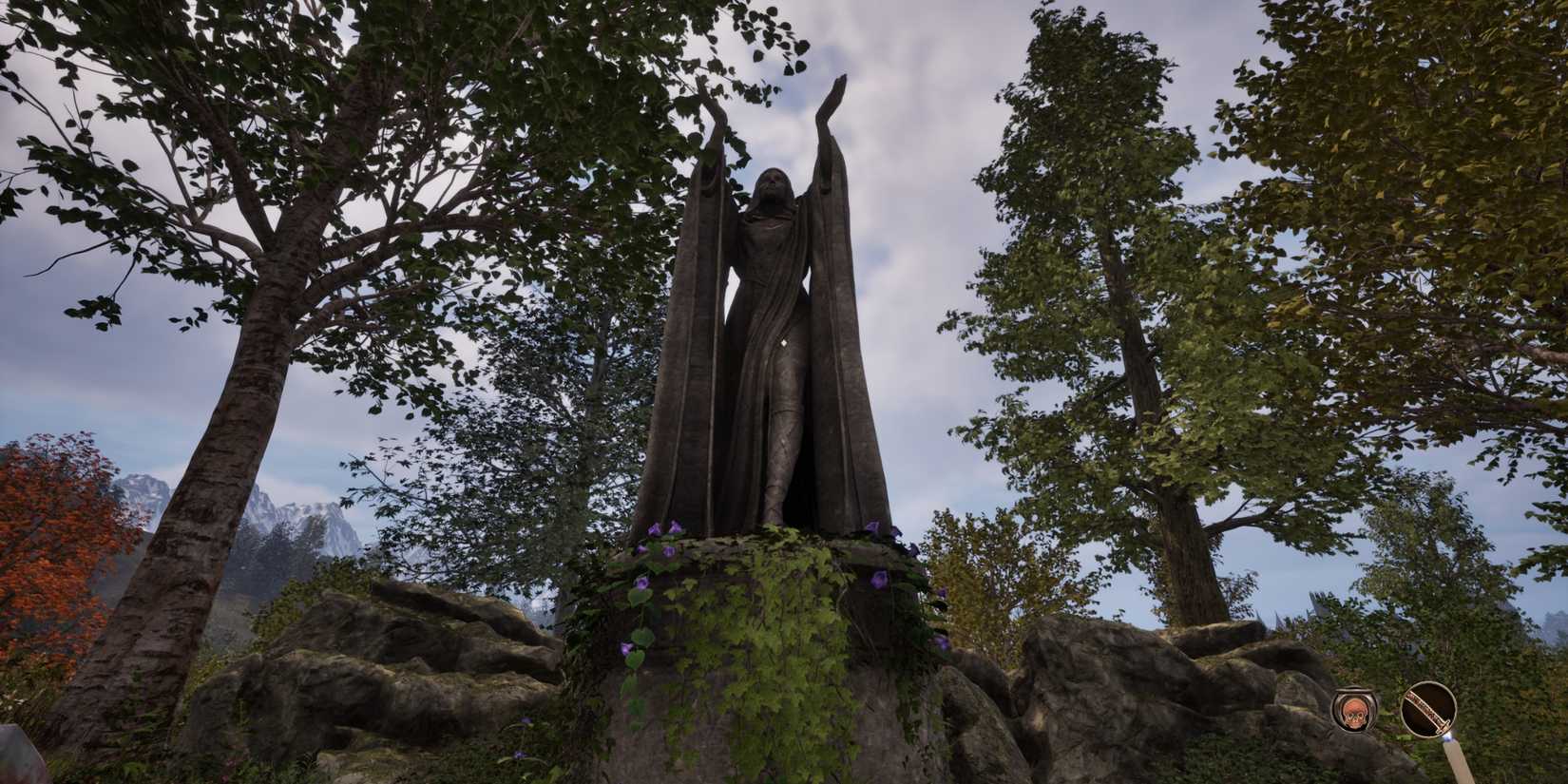Click the glowing tip below the sword icon

(1447, 739)
